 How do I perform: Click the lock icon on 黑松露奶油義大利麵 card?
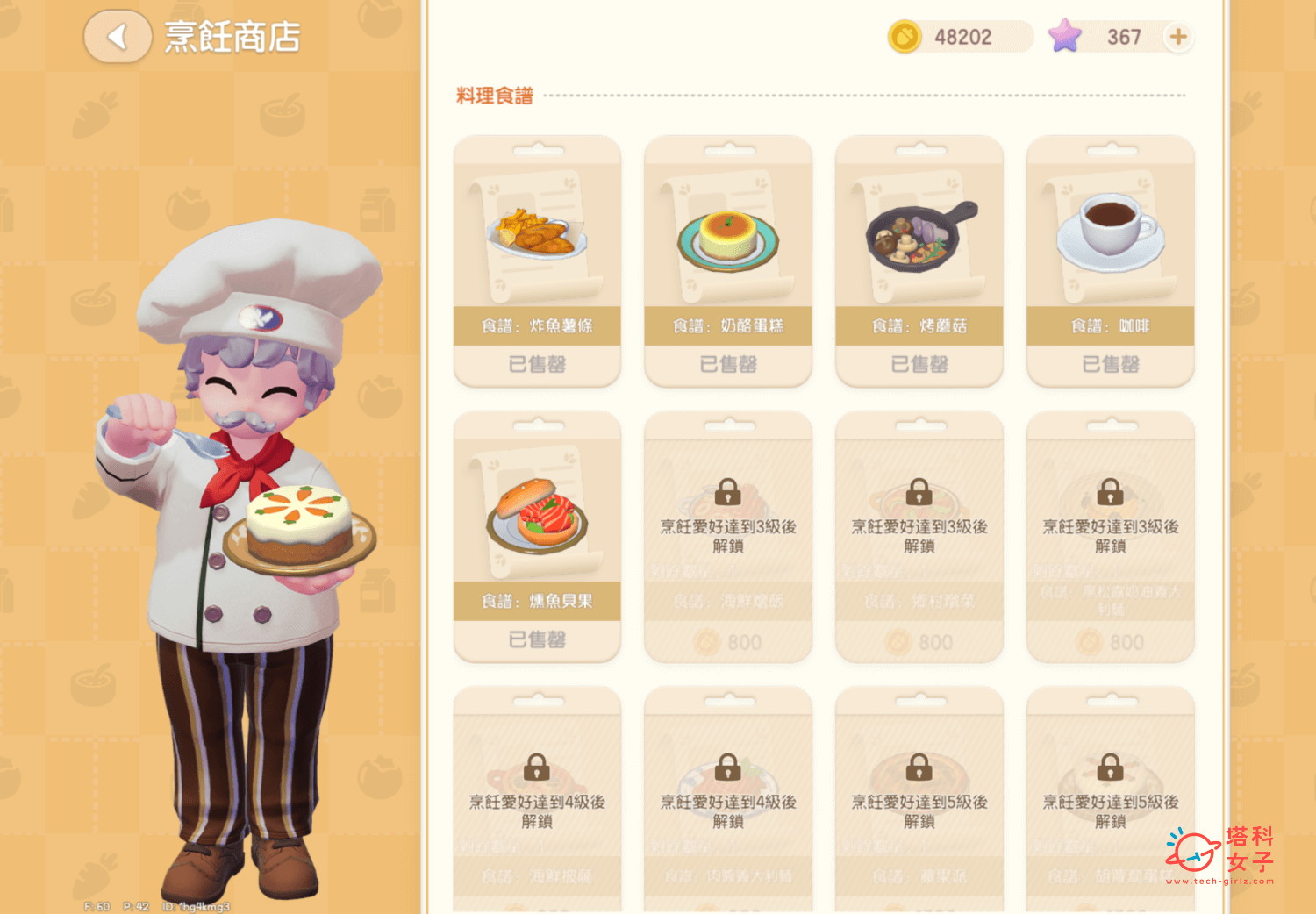(x=1110, y=493)
